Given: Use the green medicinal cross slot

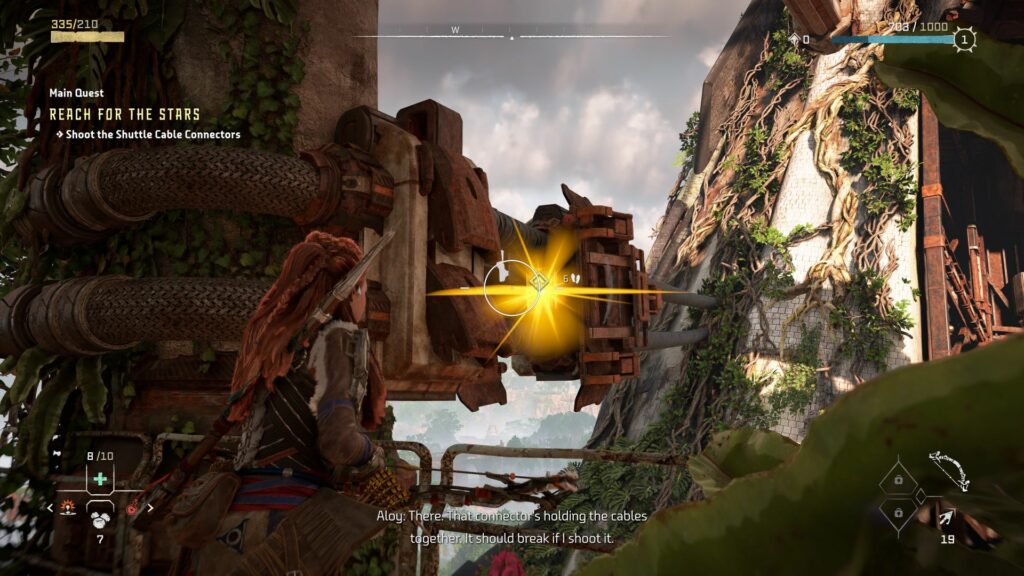Looking at the screenshot, I should click(x=100, y=480).
